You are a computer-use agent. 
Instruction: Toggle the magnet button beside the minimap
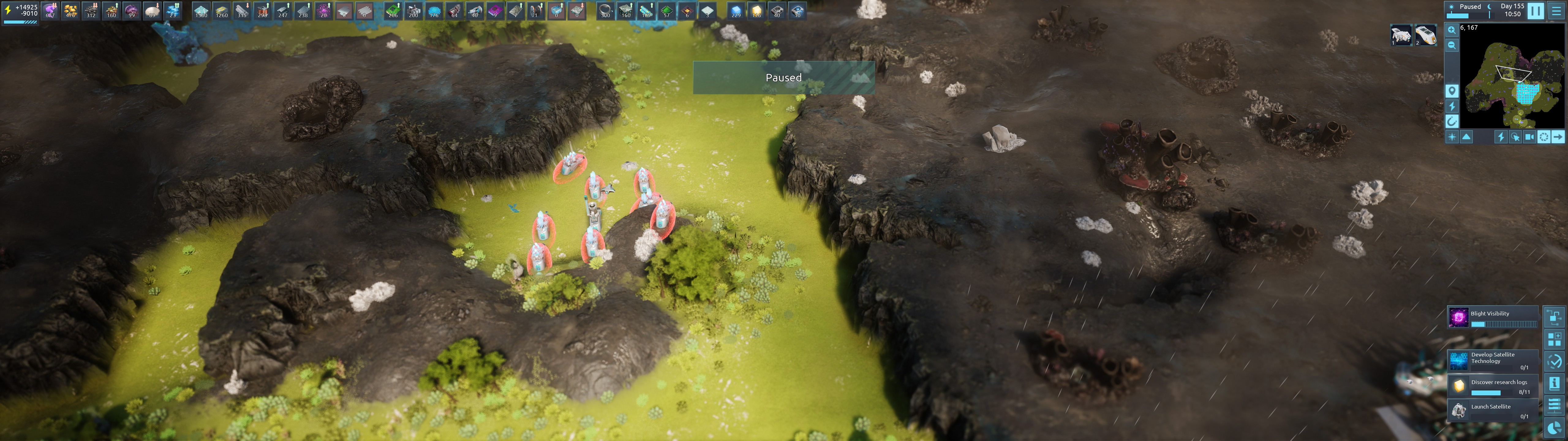tap(1452, 121)
